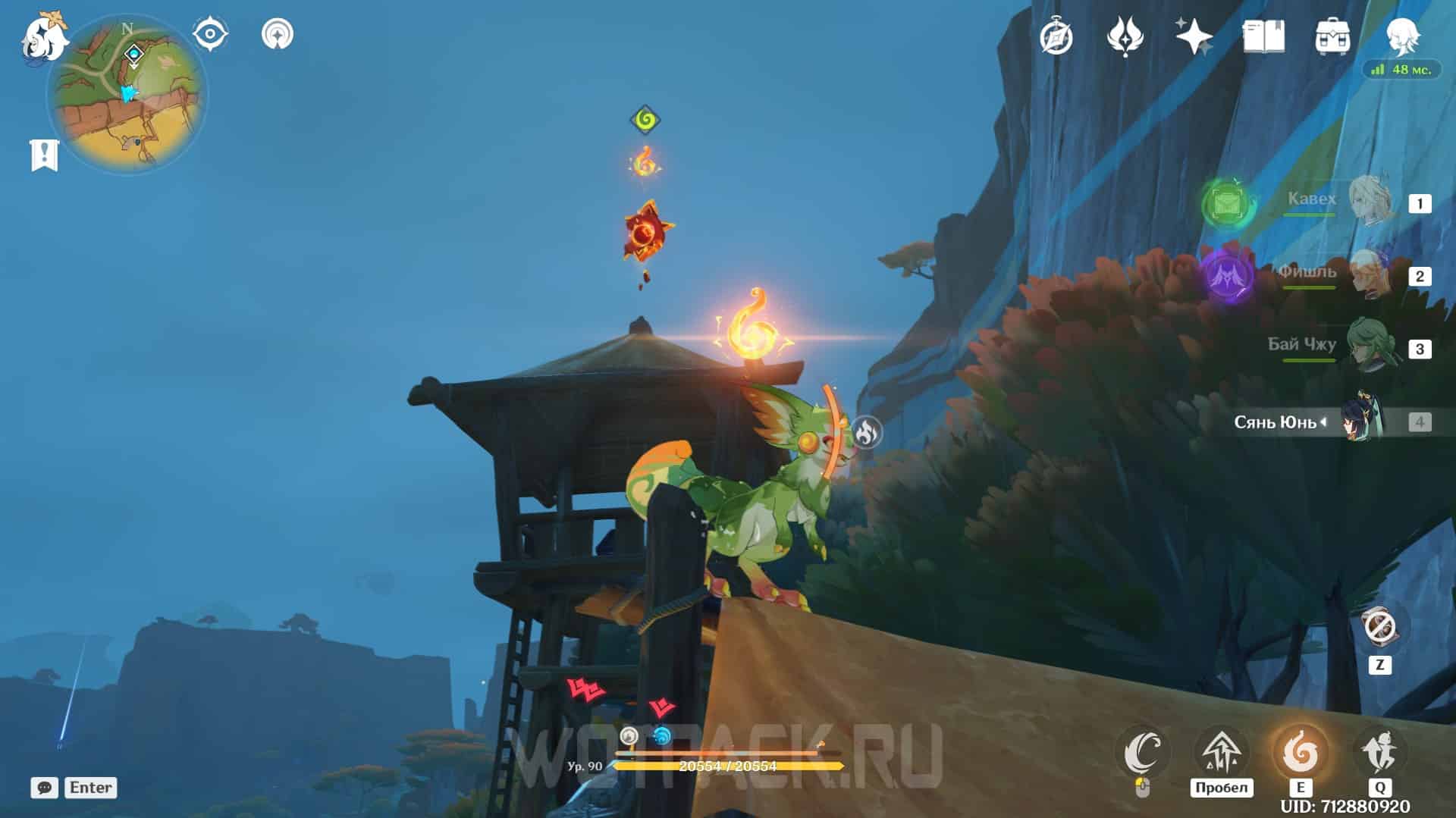Open the adventurer handbook book icon
Image resolution: width=1456 pixels, height=818 pixels.
click(1263, 36)
